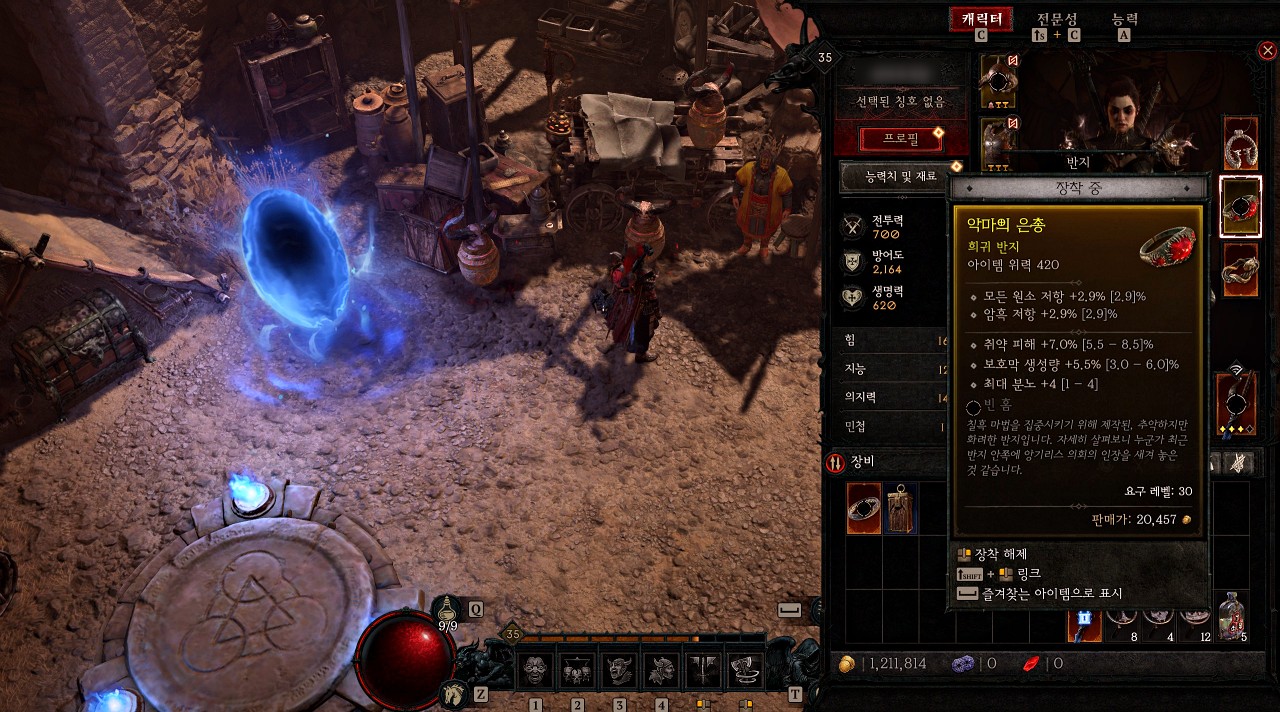
Task: Use the health potion icon showing 9/9
Action: [449, 609]
